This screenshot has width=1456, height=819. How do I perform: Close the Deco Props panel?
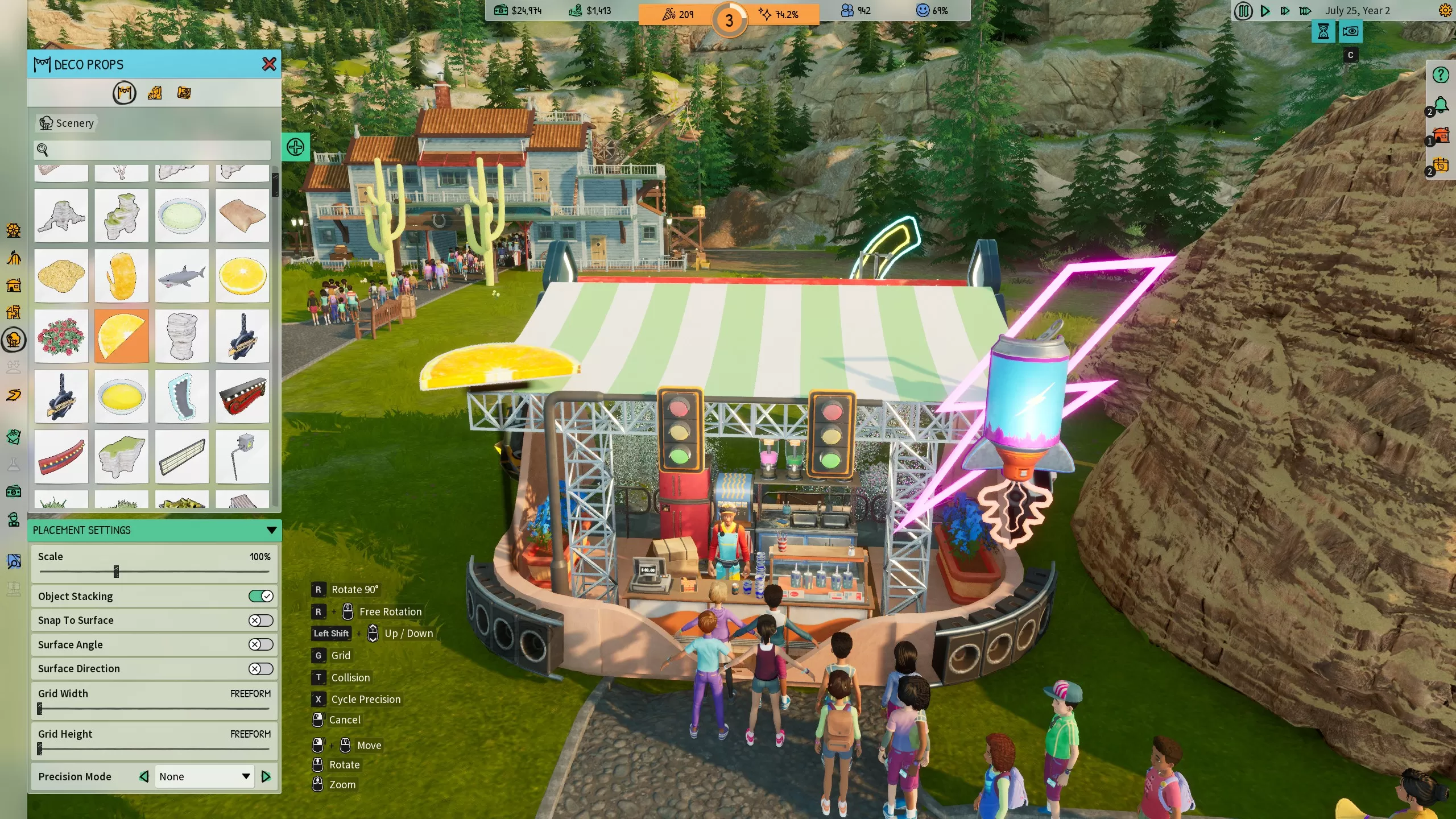point(269,64)
